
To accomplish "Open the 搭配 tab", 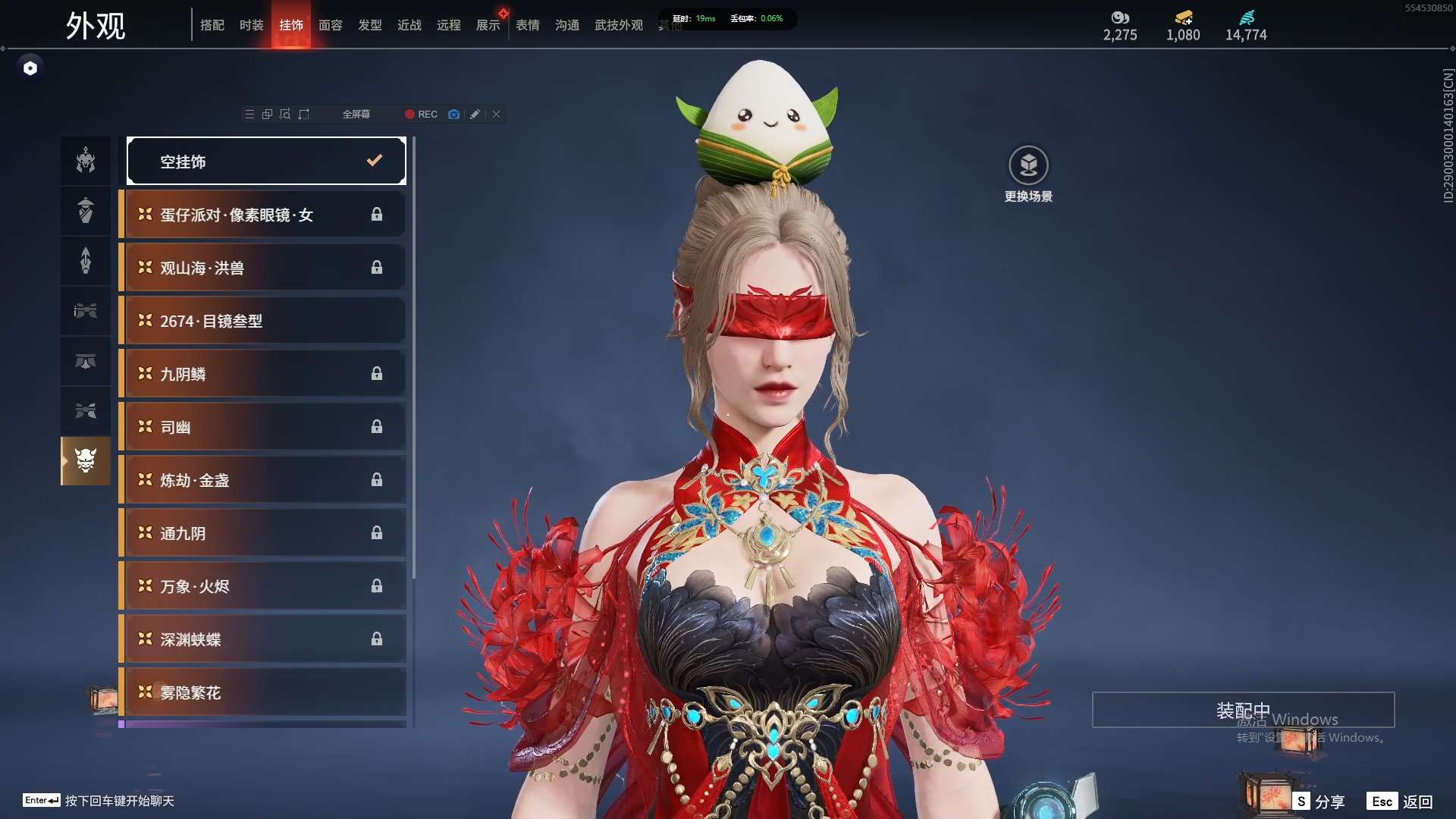I will pos(212,25).
